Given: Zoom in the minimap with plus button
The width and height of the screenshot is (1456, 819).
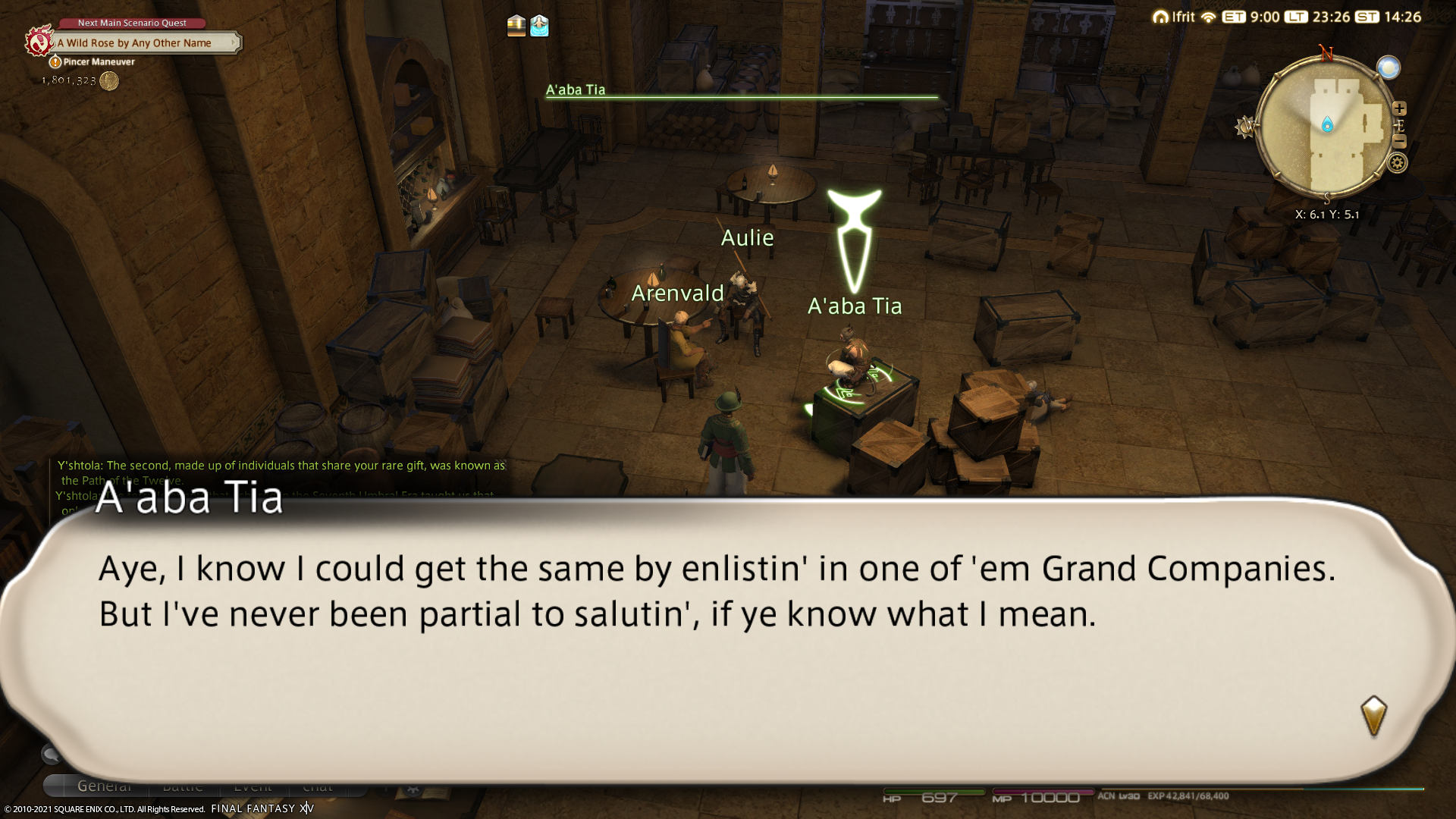Looking at the screenshot, I should [1399, 108].
